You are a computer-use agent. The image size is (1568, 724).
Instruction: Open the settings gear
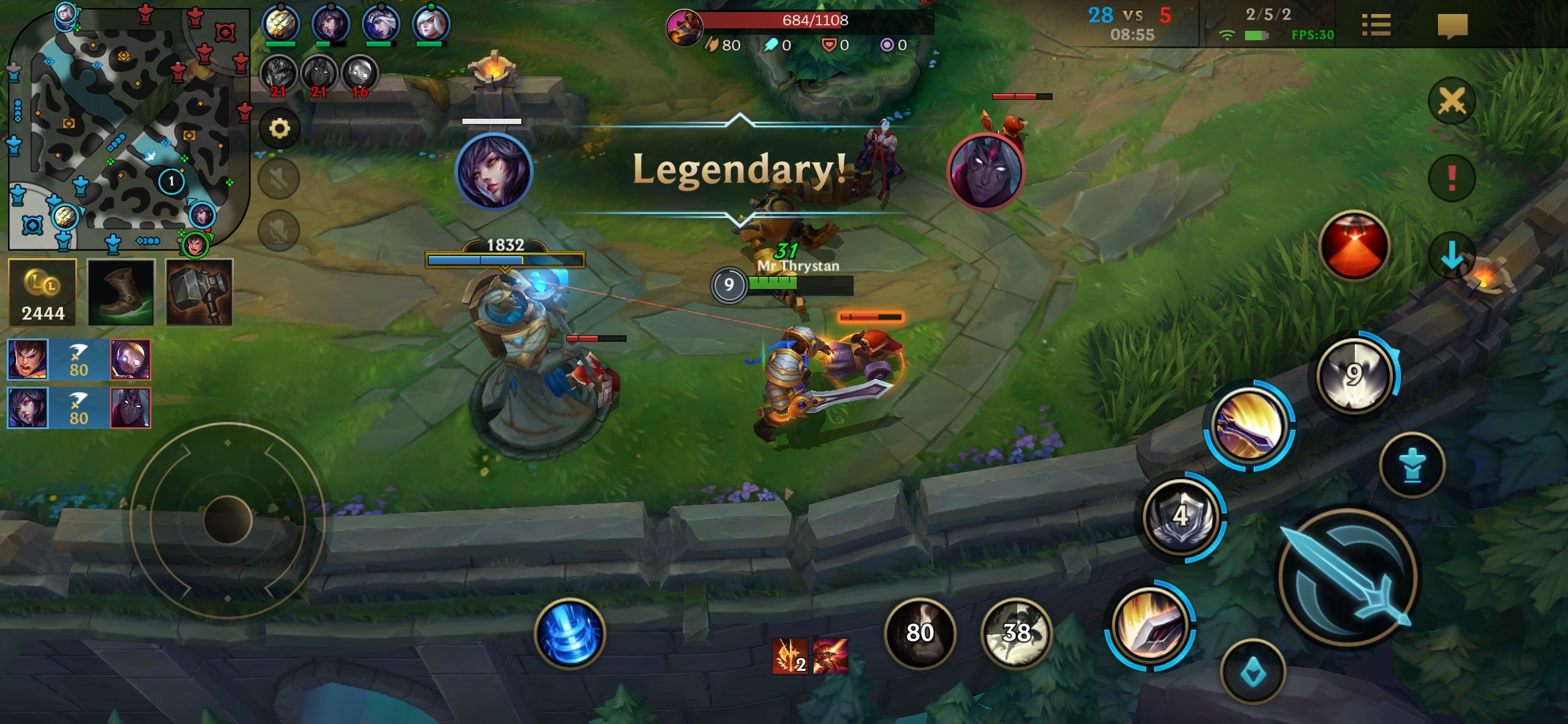[x=279, y=129]
